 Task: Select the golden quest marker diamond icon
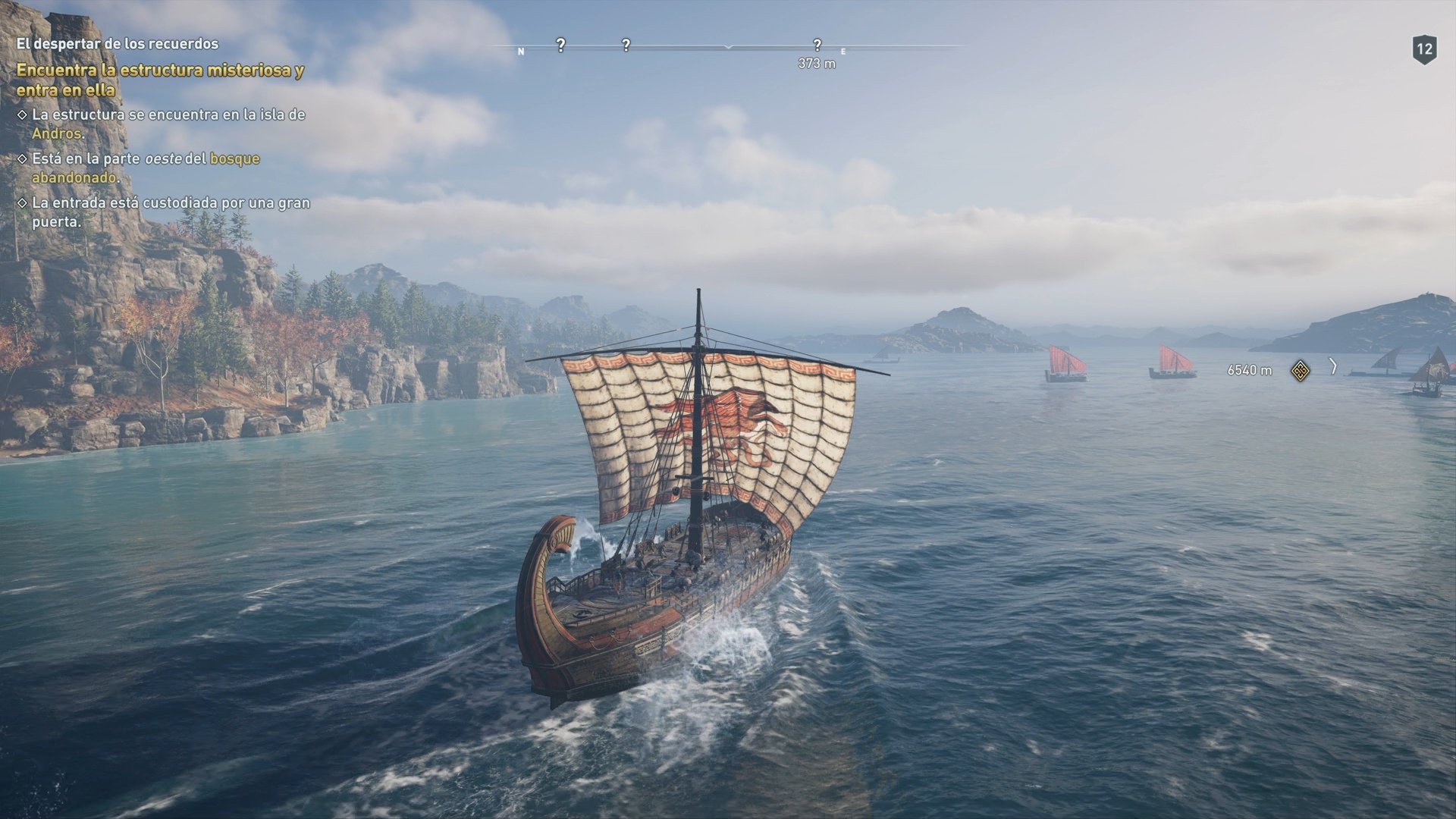pyautogui.click(x=1299, y=369)
